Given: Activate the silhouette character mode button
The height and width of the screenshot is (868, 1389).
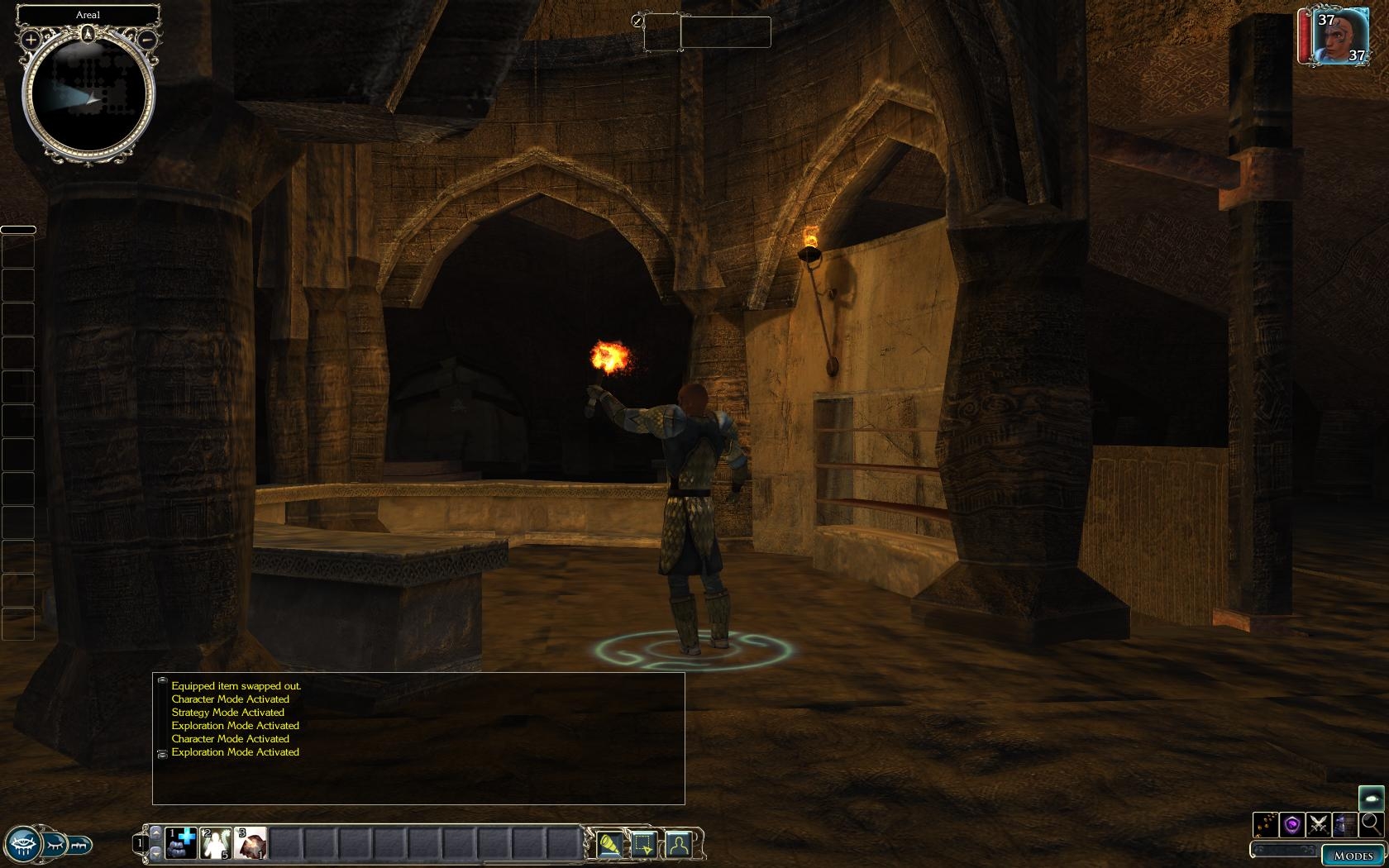Looking at the screenshot, I should pyautogui.click(x=679, y=844).
